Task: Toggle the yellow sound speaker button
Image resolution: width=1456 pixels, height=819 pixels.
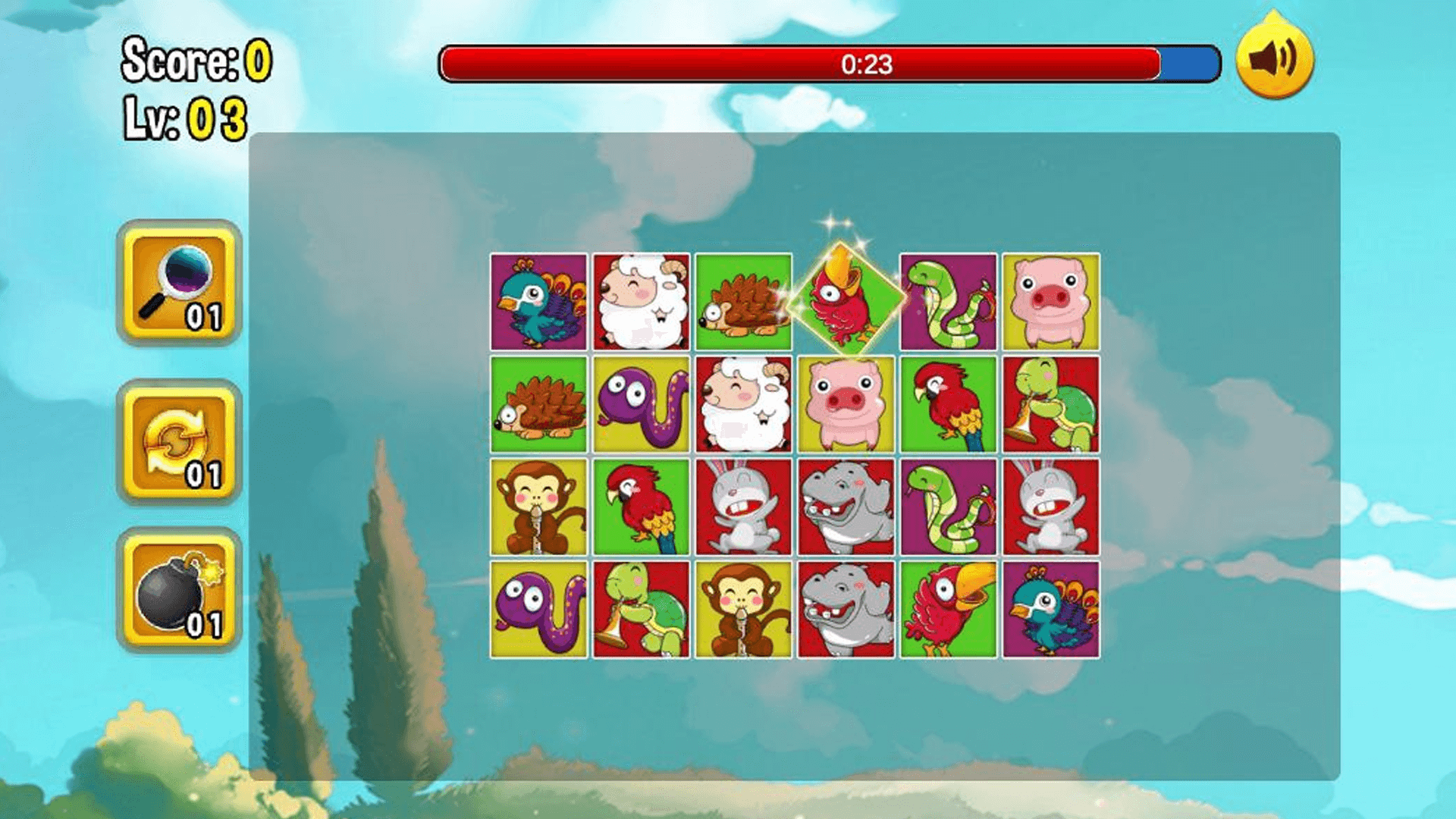Action: coord(1274,58)
